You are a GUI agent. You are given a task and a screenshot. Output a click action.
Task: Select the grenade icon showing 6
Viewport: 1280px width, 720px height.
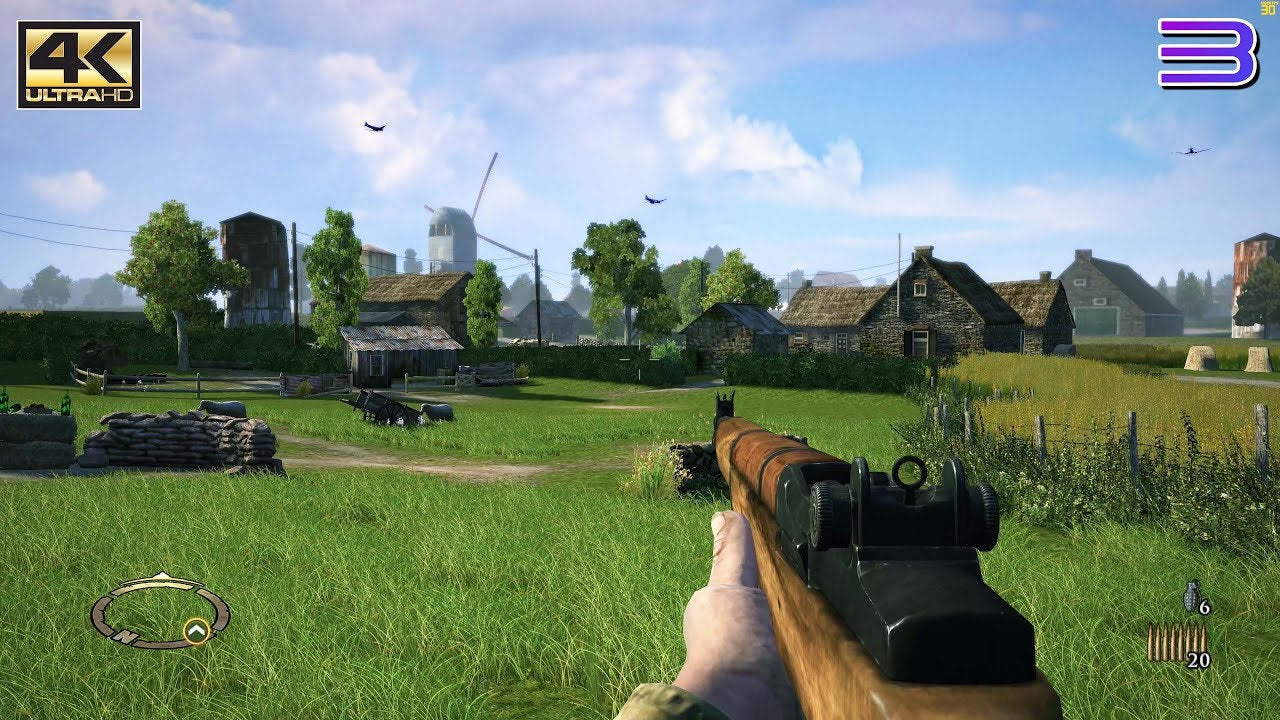1190,595
